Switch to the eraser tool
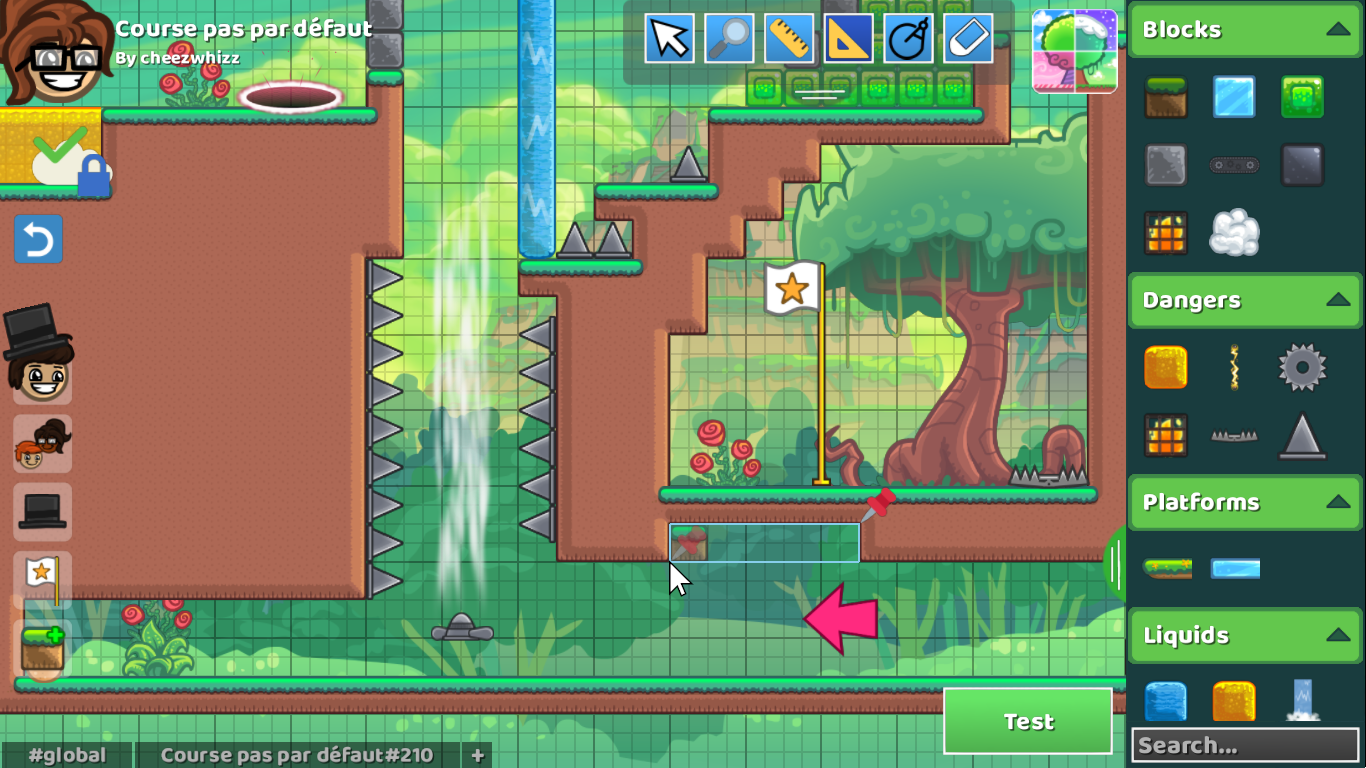The width and height of the screenshot is (1366, 768). click(967, 38)
